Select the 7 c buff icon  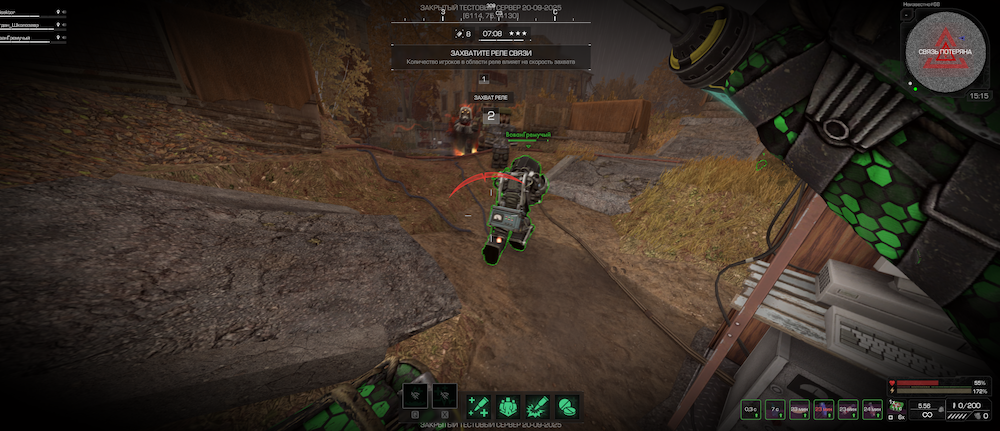click(775, 408)
